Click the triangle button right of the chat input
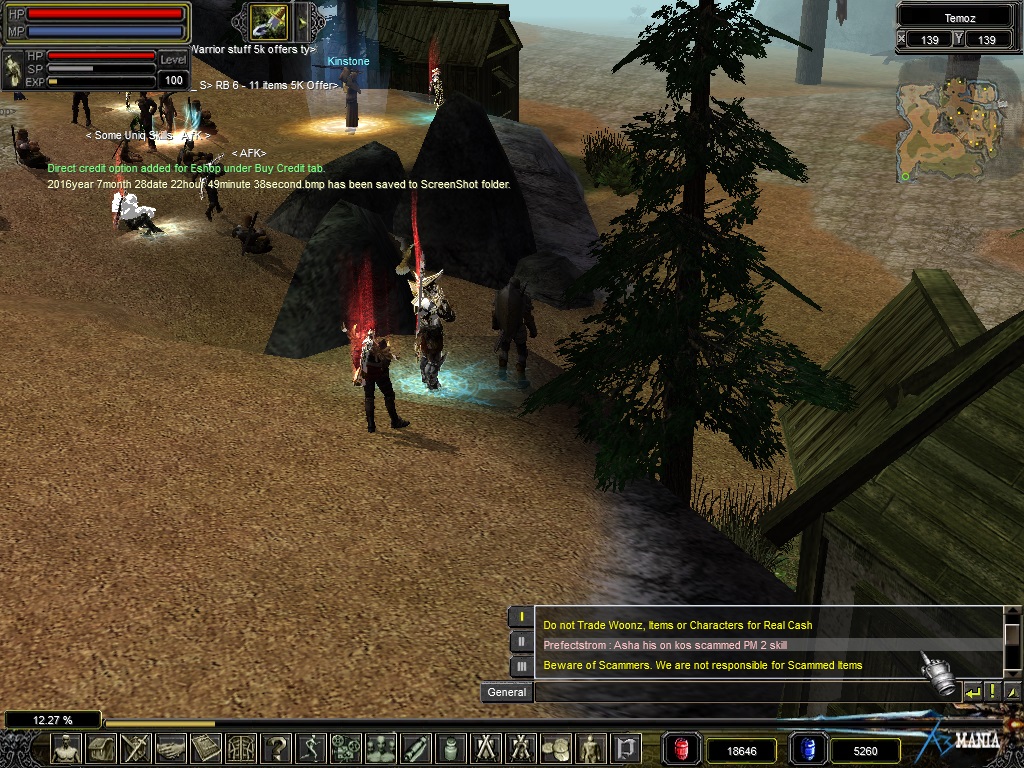Viewport: 1024px width, 768px height. coord(1012,692)
